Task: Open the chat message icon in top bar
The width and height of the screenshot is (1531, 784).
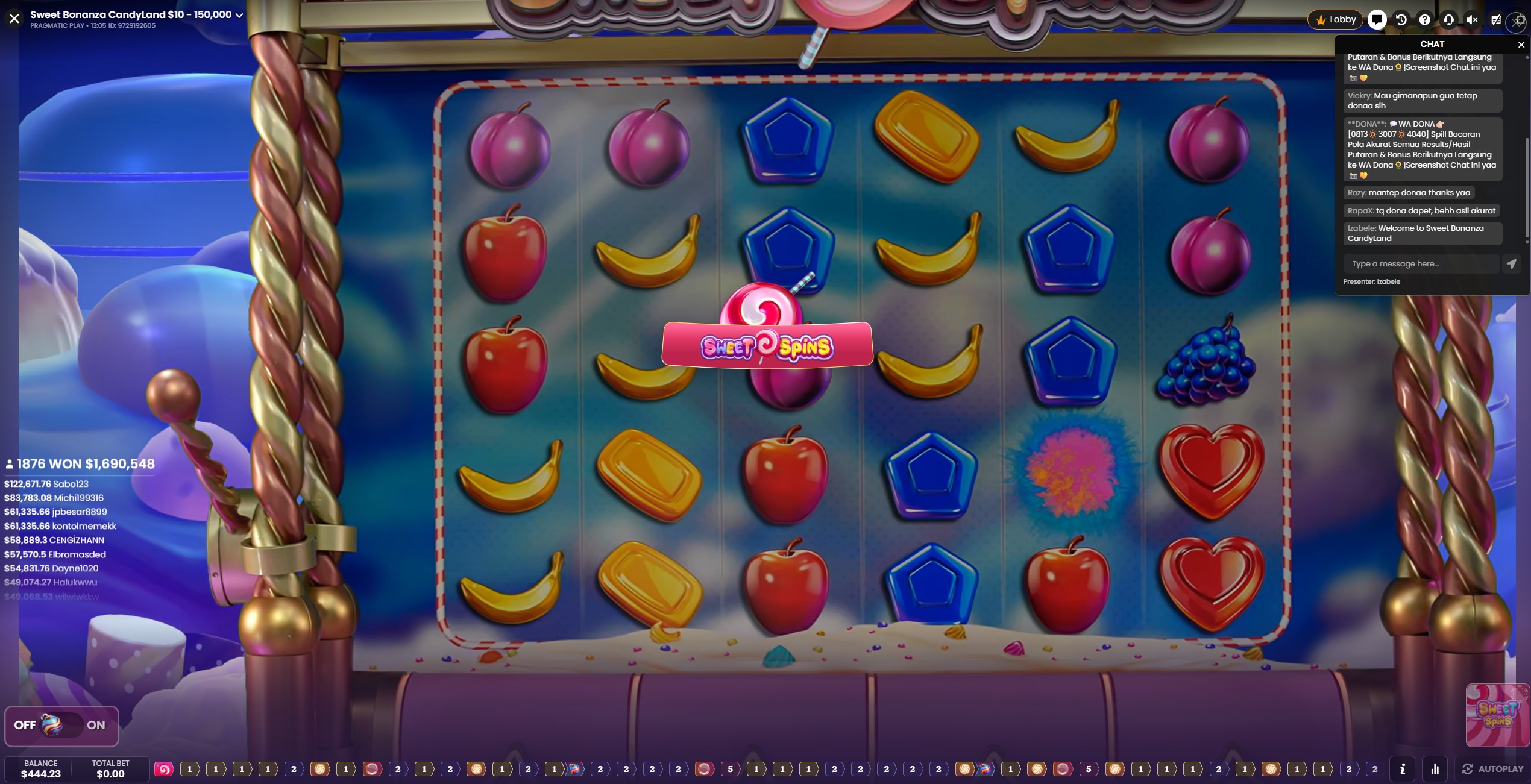Action: [x=1377, y=19]
